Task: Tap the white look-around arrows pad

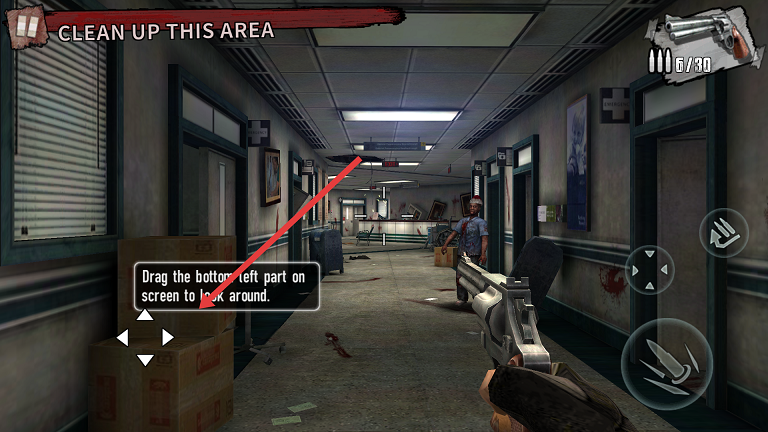Action: 145,337
